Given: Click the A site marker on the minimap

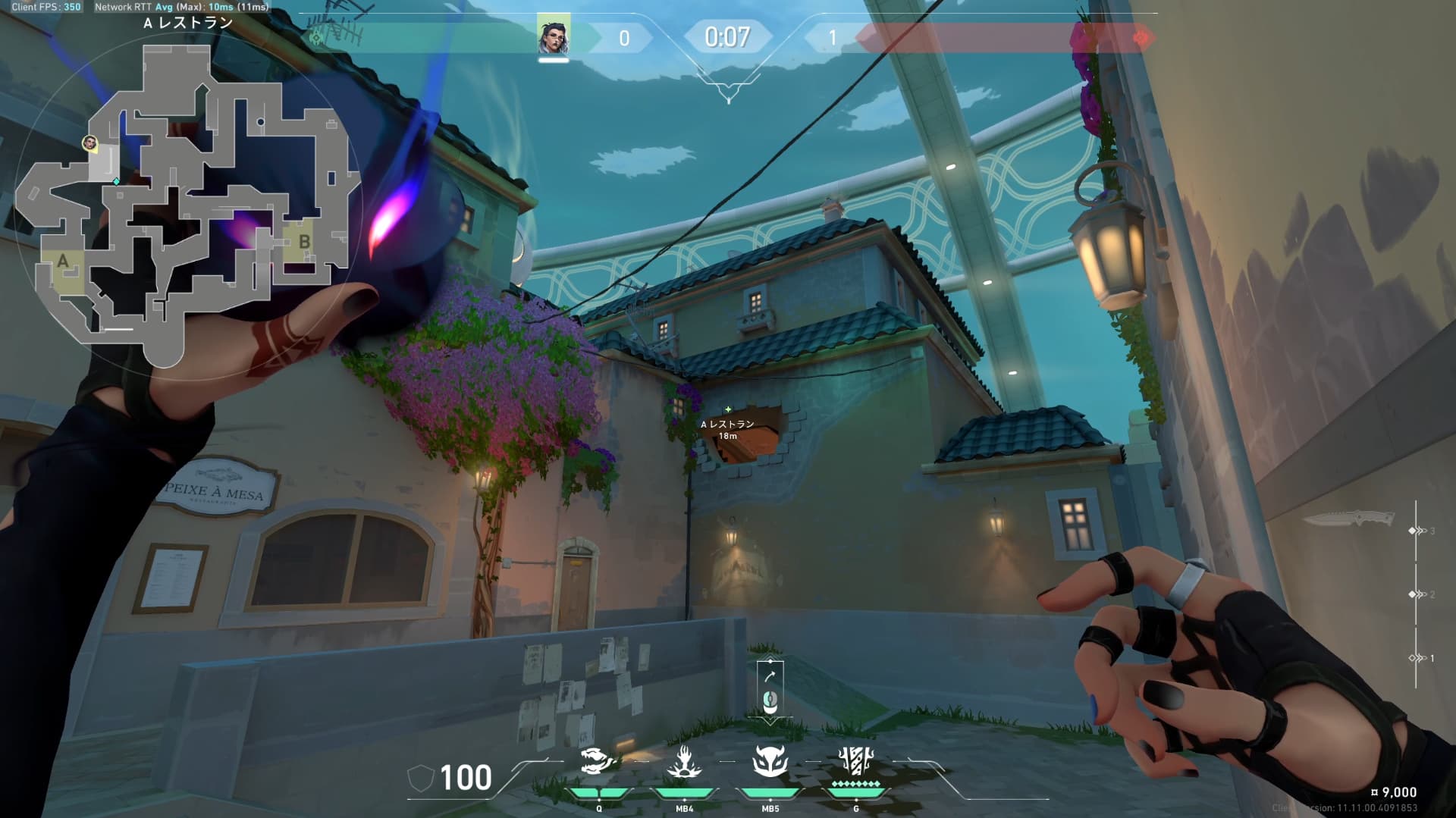Looking at the screenshot, I should [63, 262].
